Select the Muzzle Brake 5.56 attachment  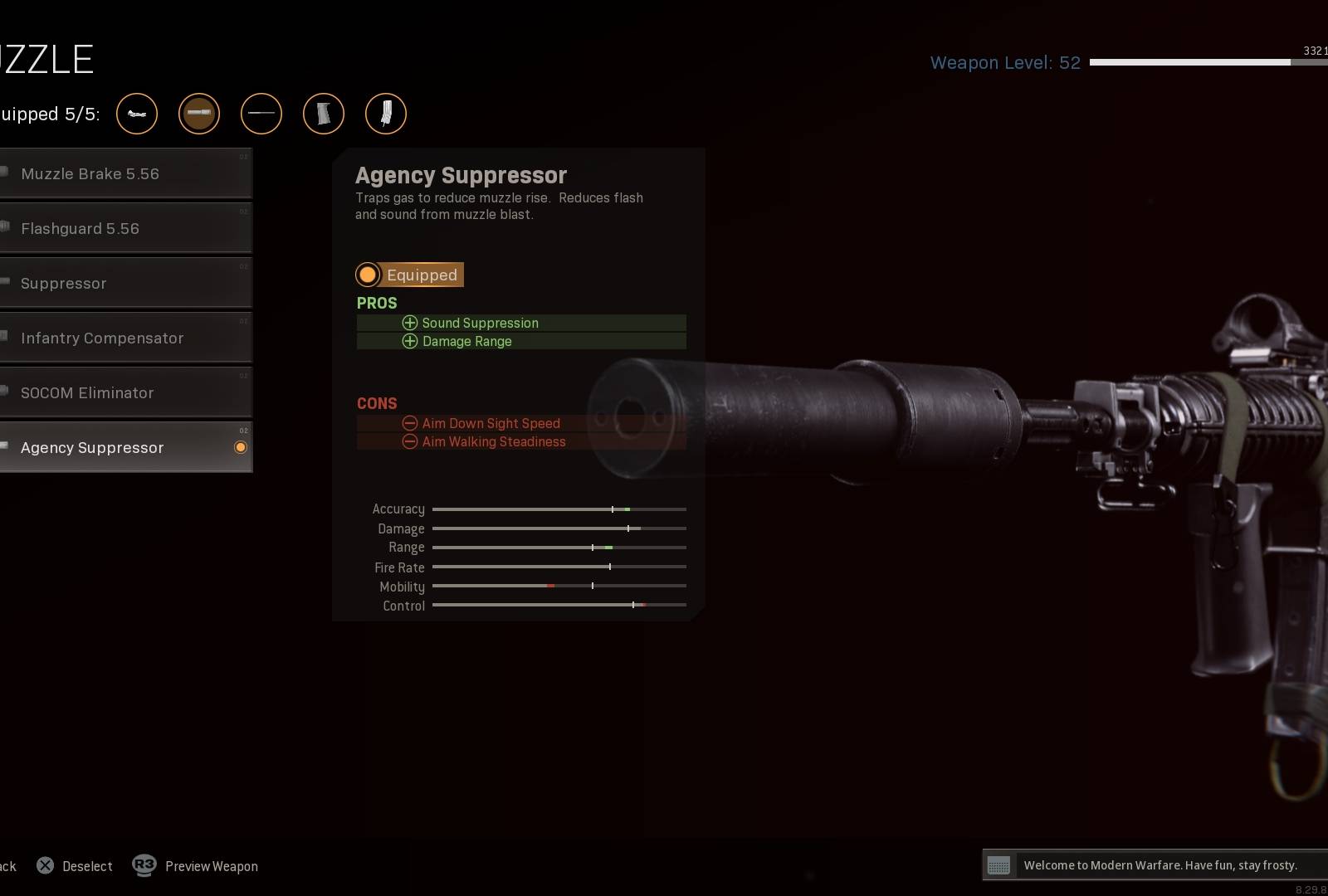pyautogui.click(x=124, y=174)
